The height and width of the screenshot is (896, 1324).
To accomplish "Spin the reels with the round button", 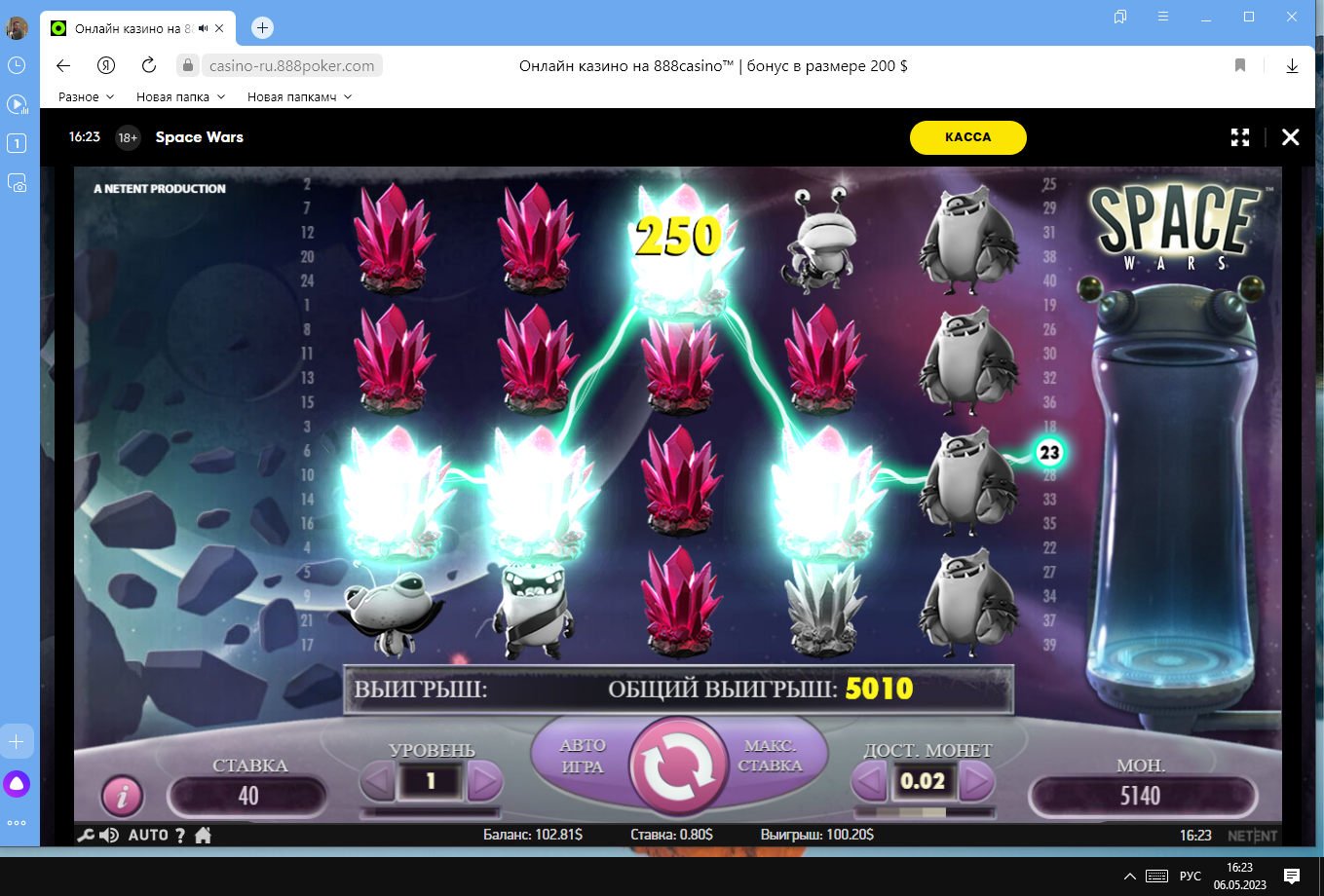I will click(x=679, y=768).
